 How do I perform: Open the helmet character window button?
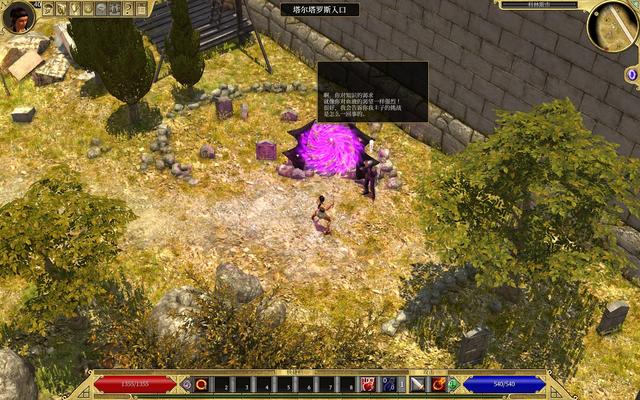tap(49, 9)
